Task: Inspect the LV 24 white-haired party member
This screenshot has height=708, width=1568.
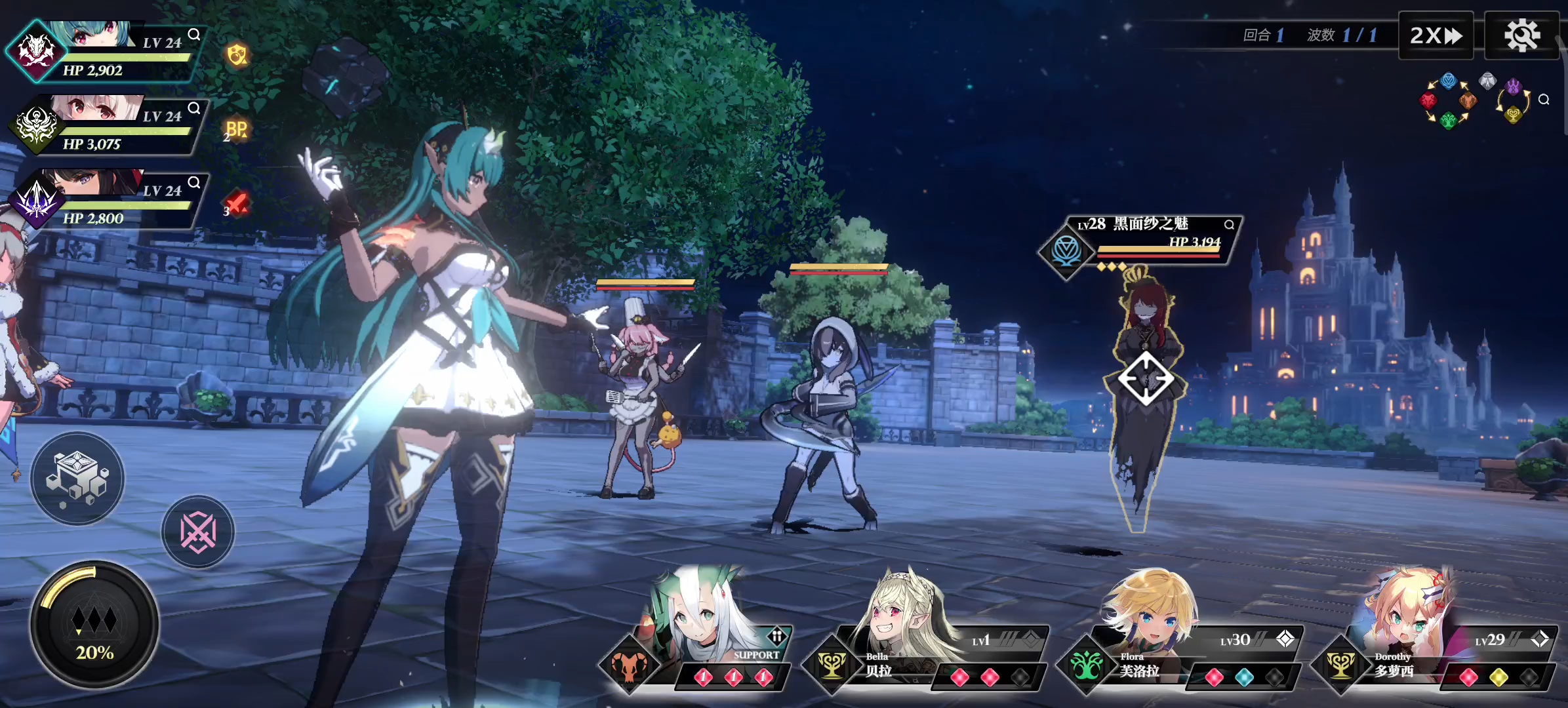Action: pos(194,108)
